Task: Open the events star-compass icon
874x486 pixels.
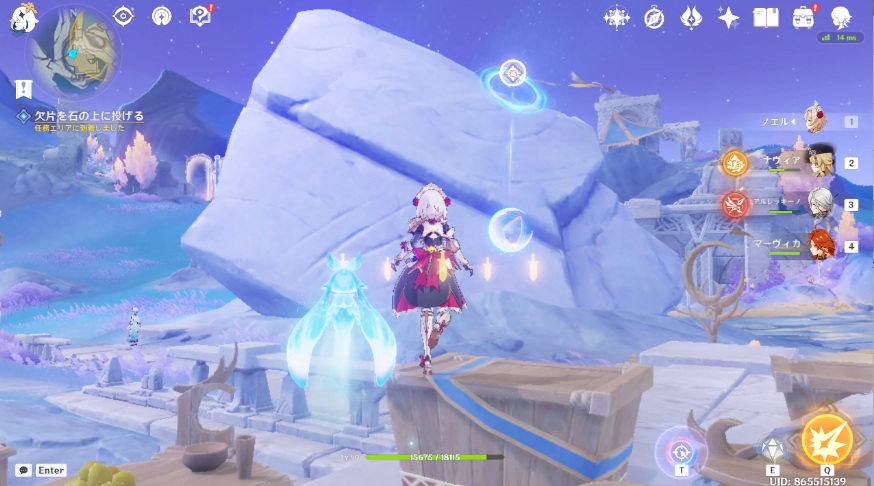Action: coord(617,17)
